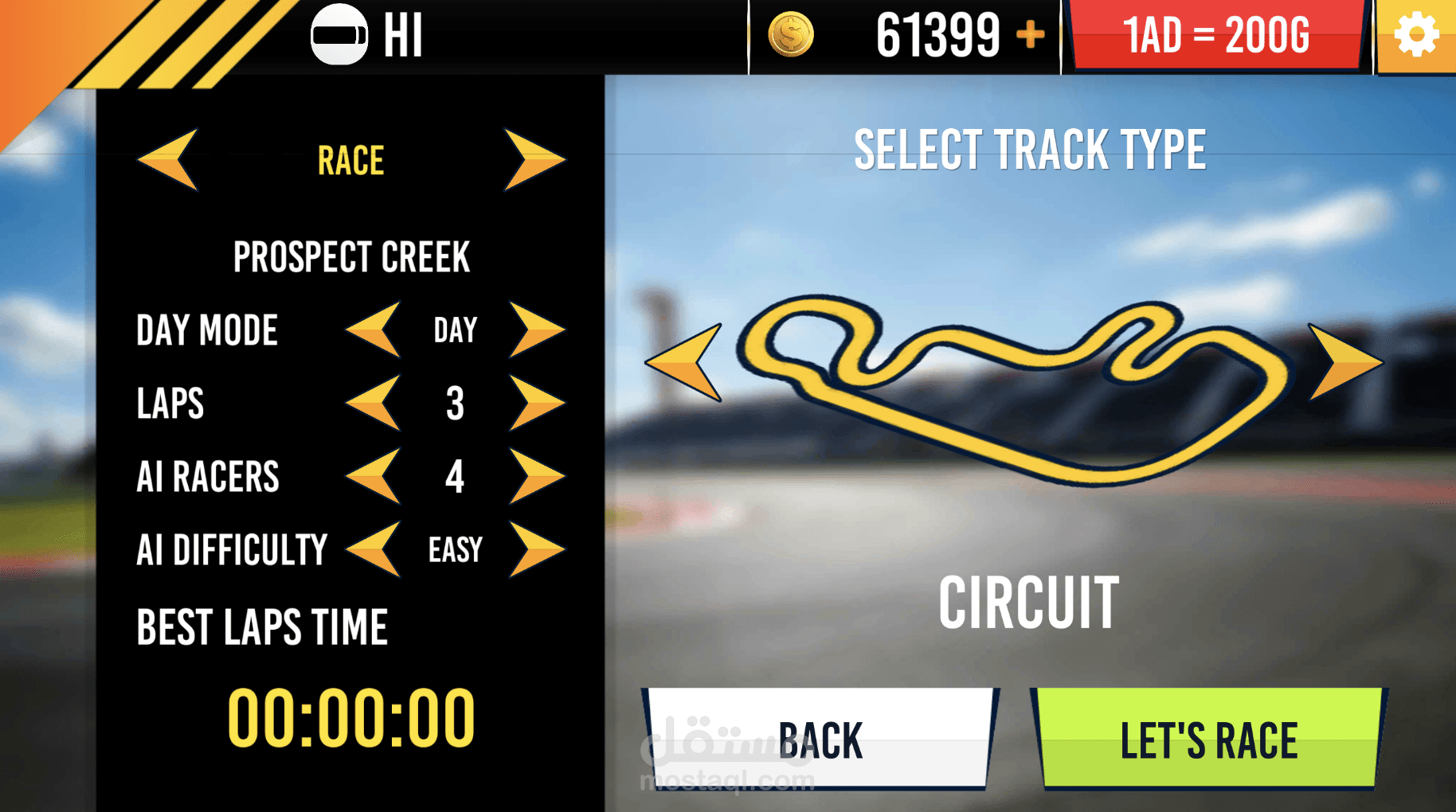Image resolution: width=1456 pixels, height=812 pixels.
Task: Start the race with LET'S RACE
Action: coord(1208,739)
